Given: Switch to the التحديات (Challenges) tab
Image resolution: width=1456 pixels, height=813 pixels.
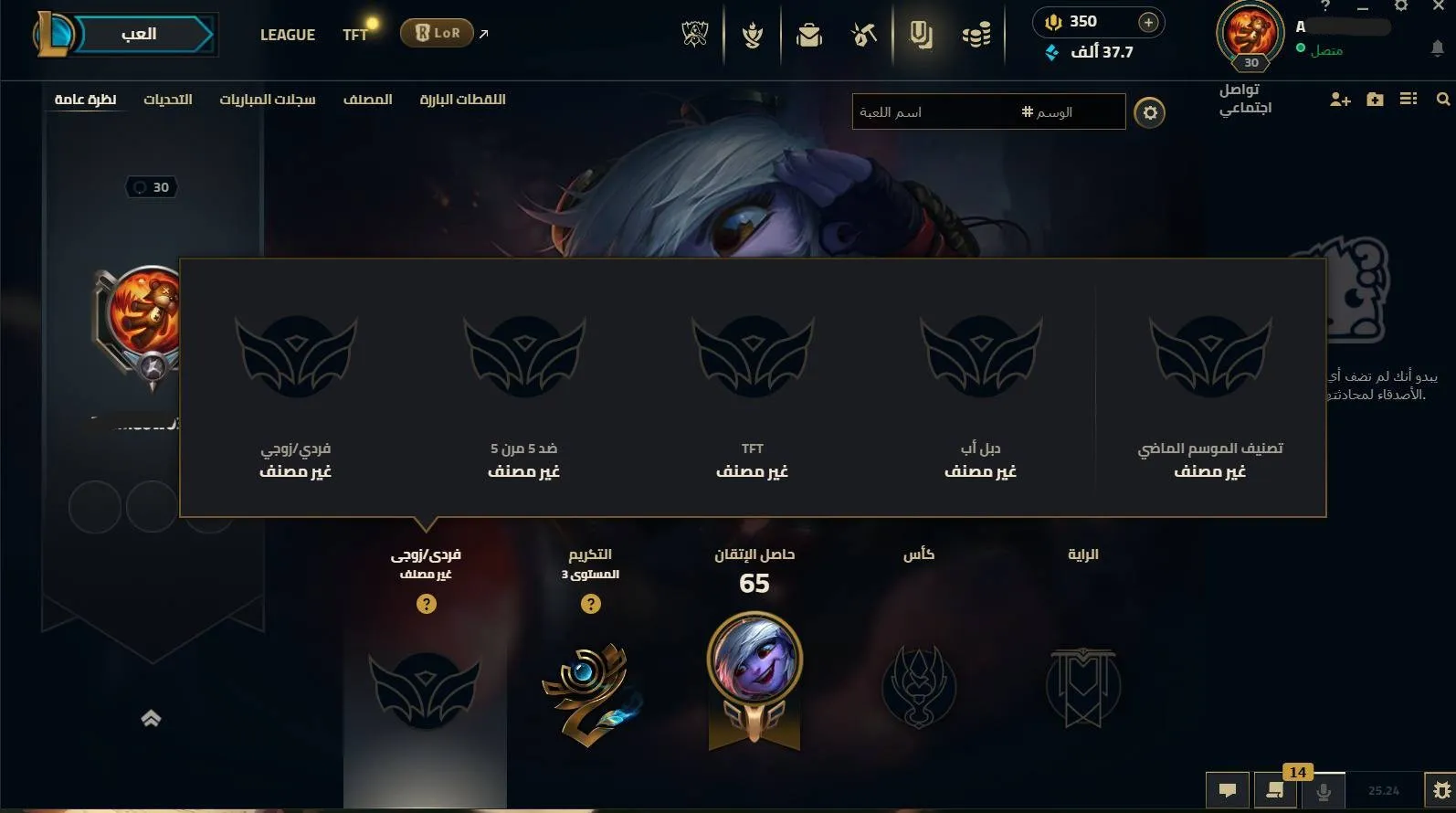Looking at the screenshot, I should pos(169,100).
